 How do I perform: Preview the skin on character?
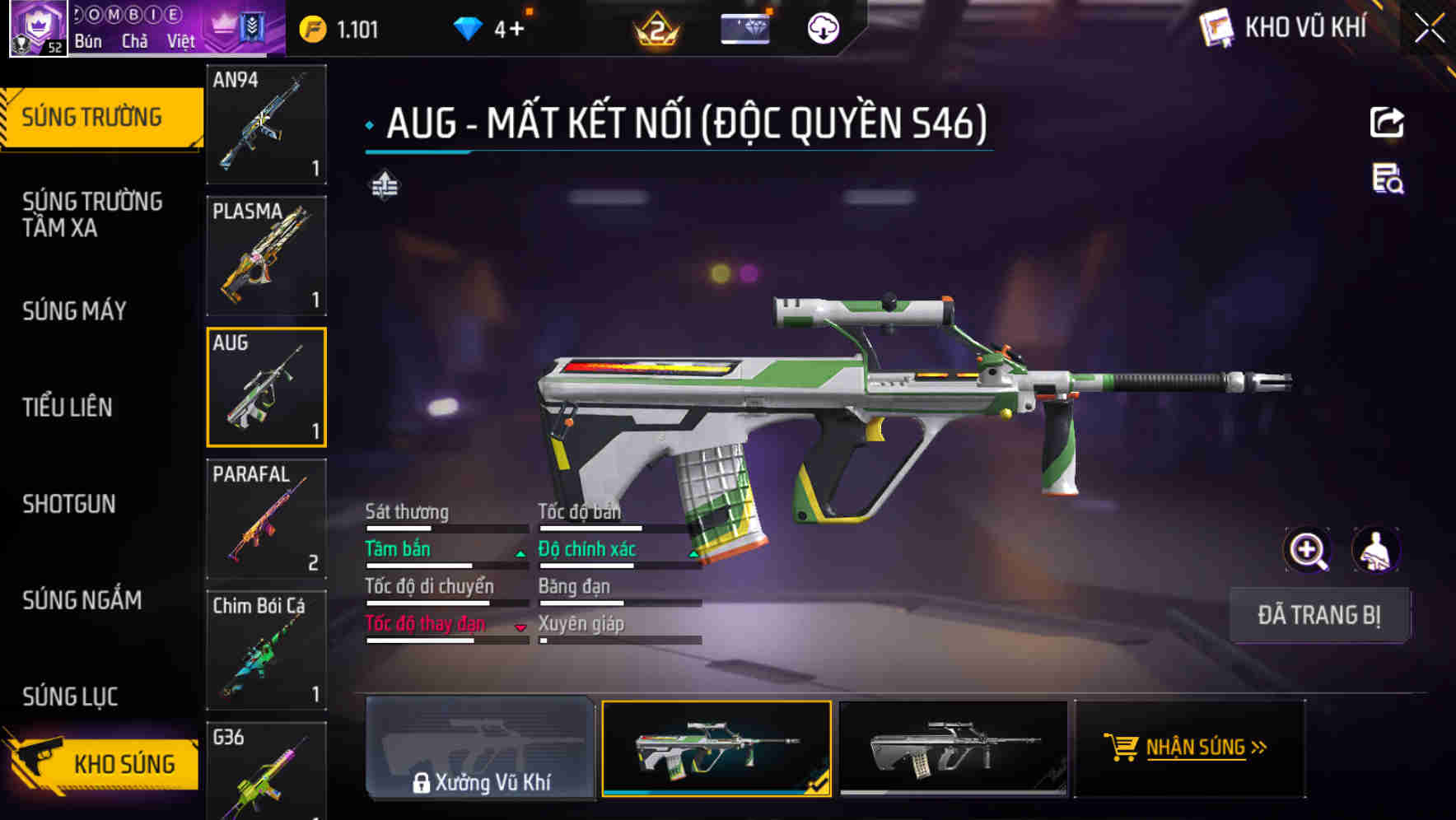click(x=1375, y=550)
